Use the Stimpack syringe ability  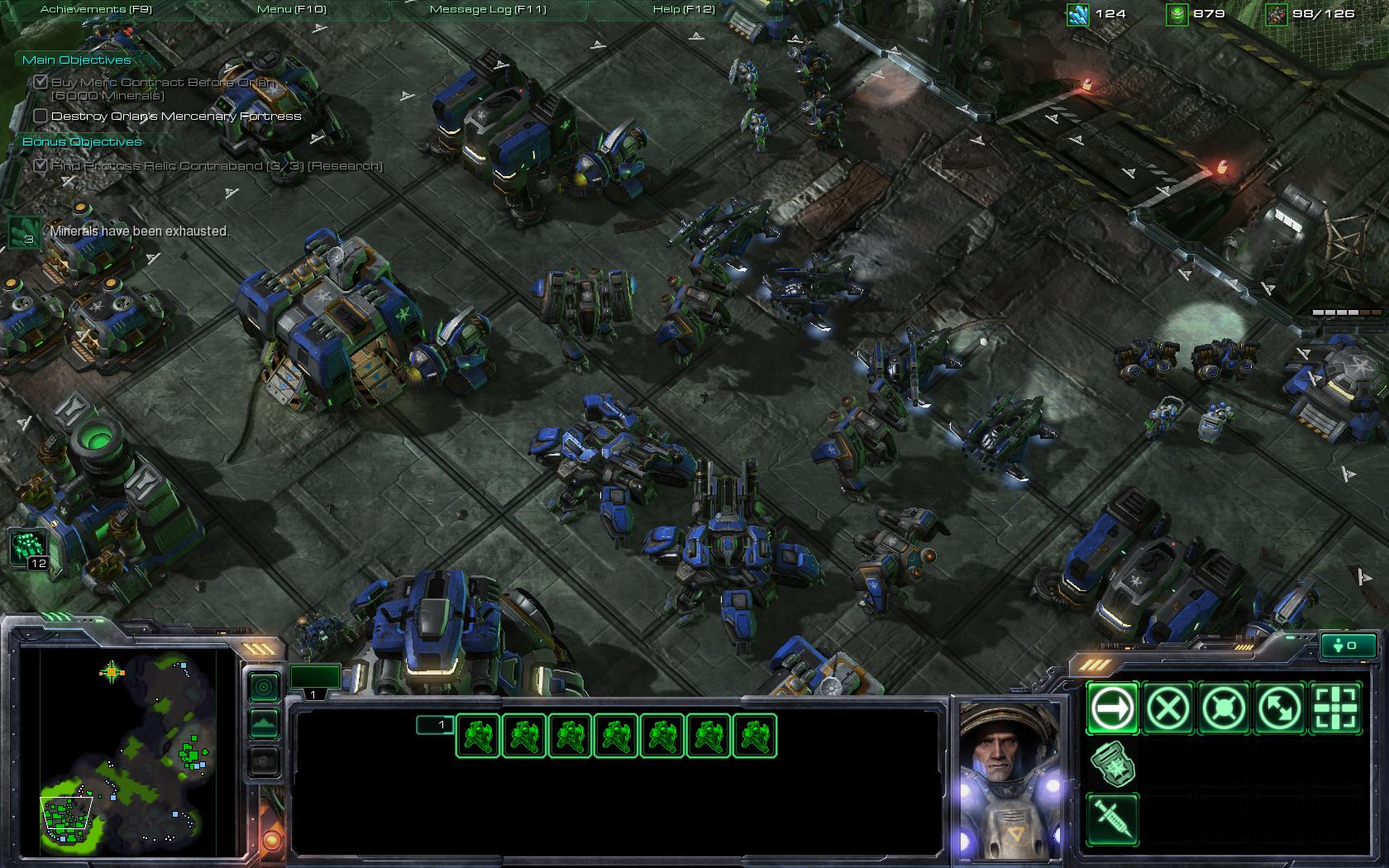coord(1112,818)
